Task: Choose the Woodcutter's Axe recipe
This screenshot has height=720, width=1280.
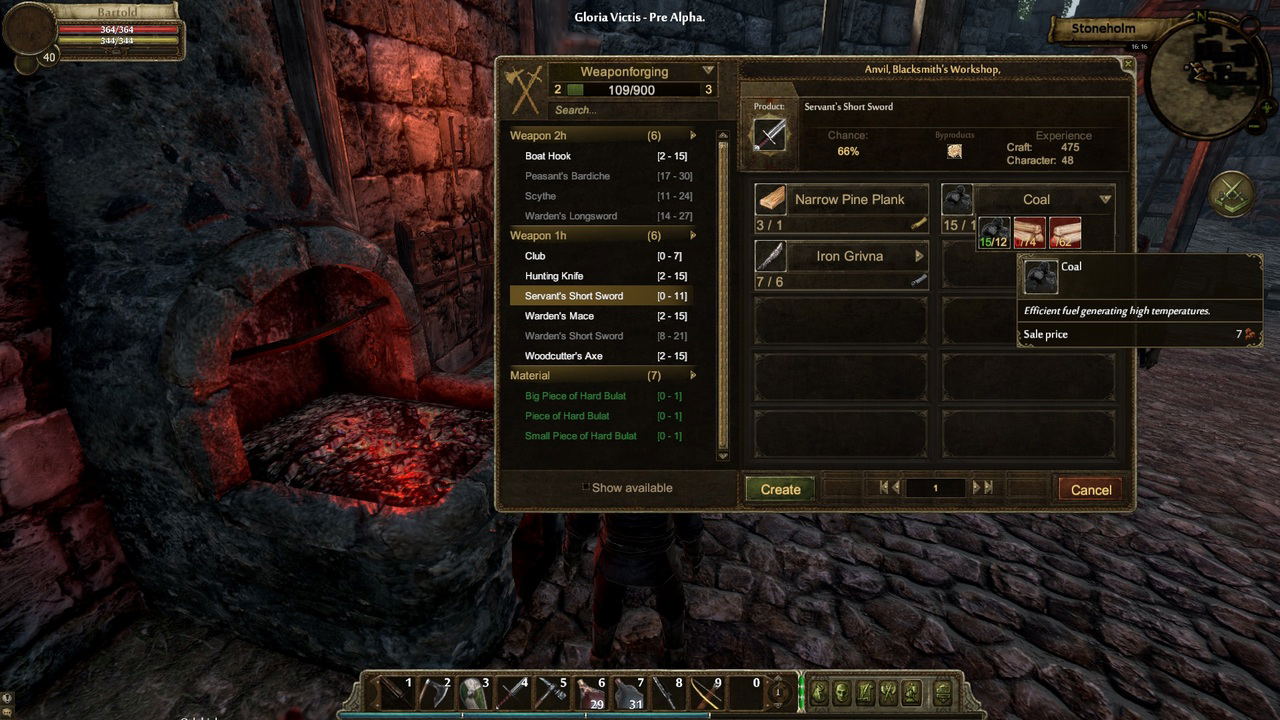Action: [x=563, y=356]
